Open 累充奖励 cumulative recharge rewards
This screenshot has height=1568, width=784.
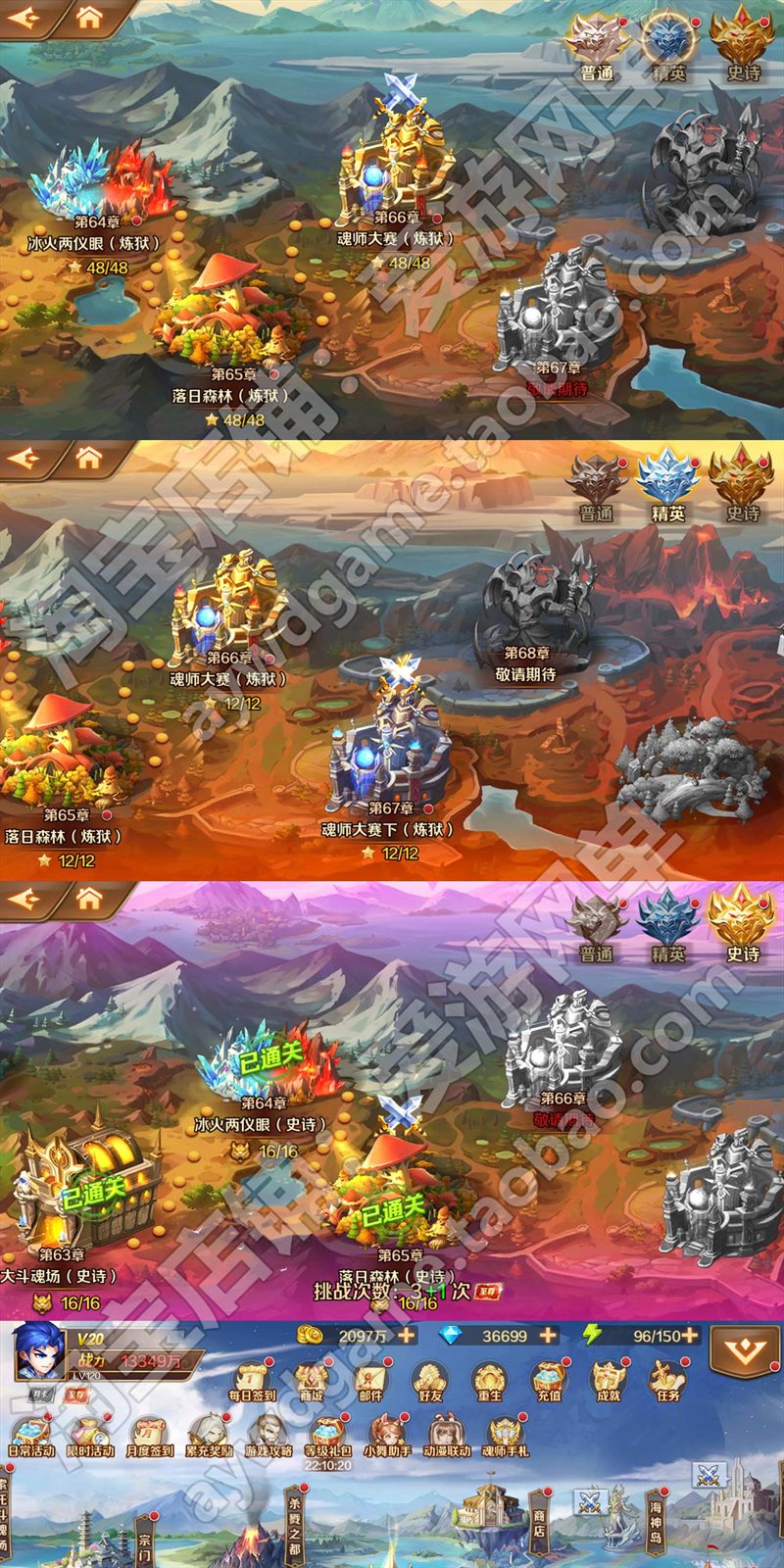point(209,1435)
